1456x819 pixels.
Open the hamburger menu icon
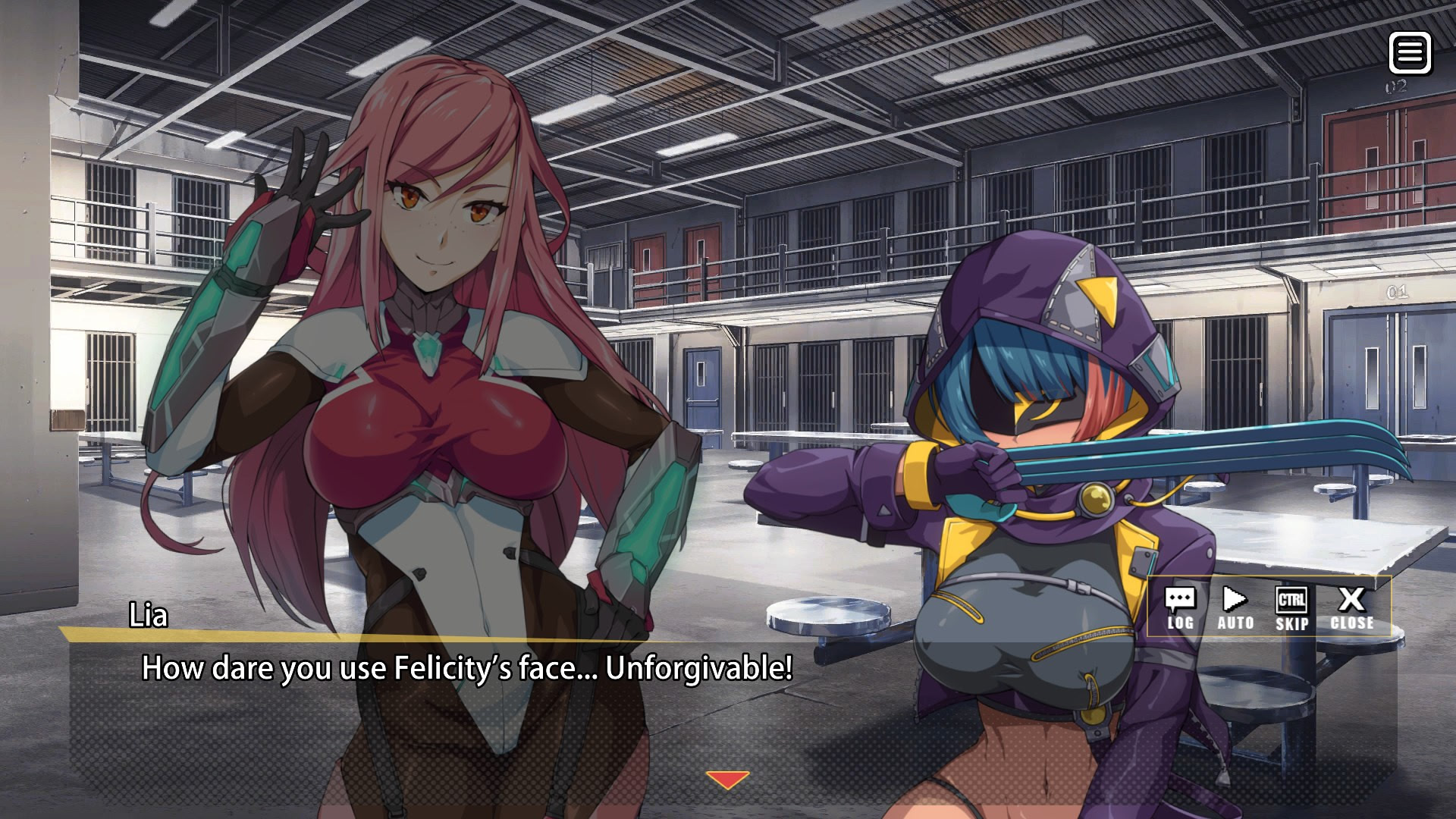(1410, 53)
